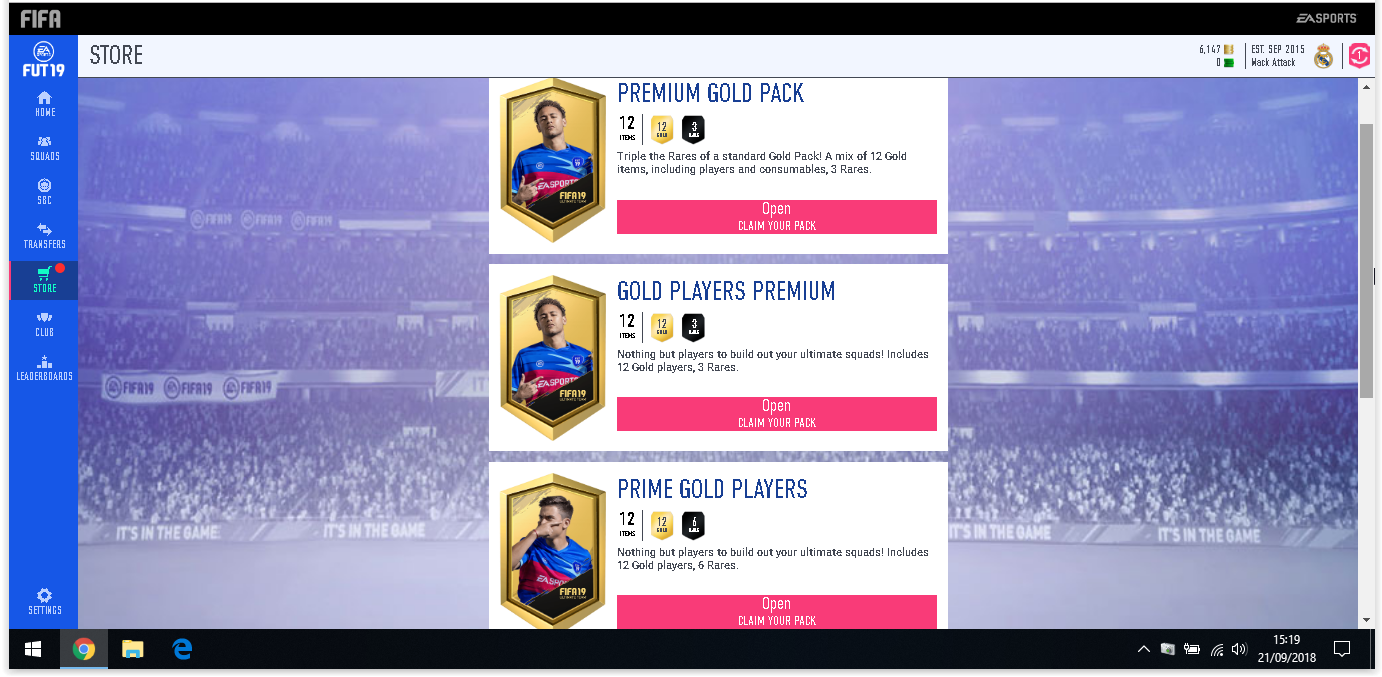Open the Club menu
Screen dimensions: 1382x677
(x=44, y=323)
